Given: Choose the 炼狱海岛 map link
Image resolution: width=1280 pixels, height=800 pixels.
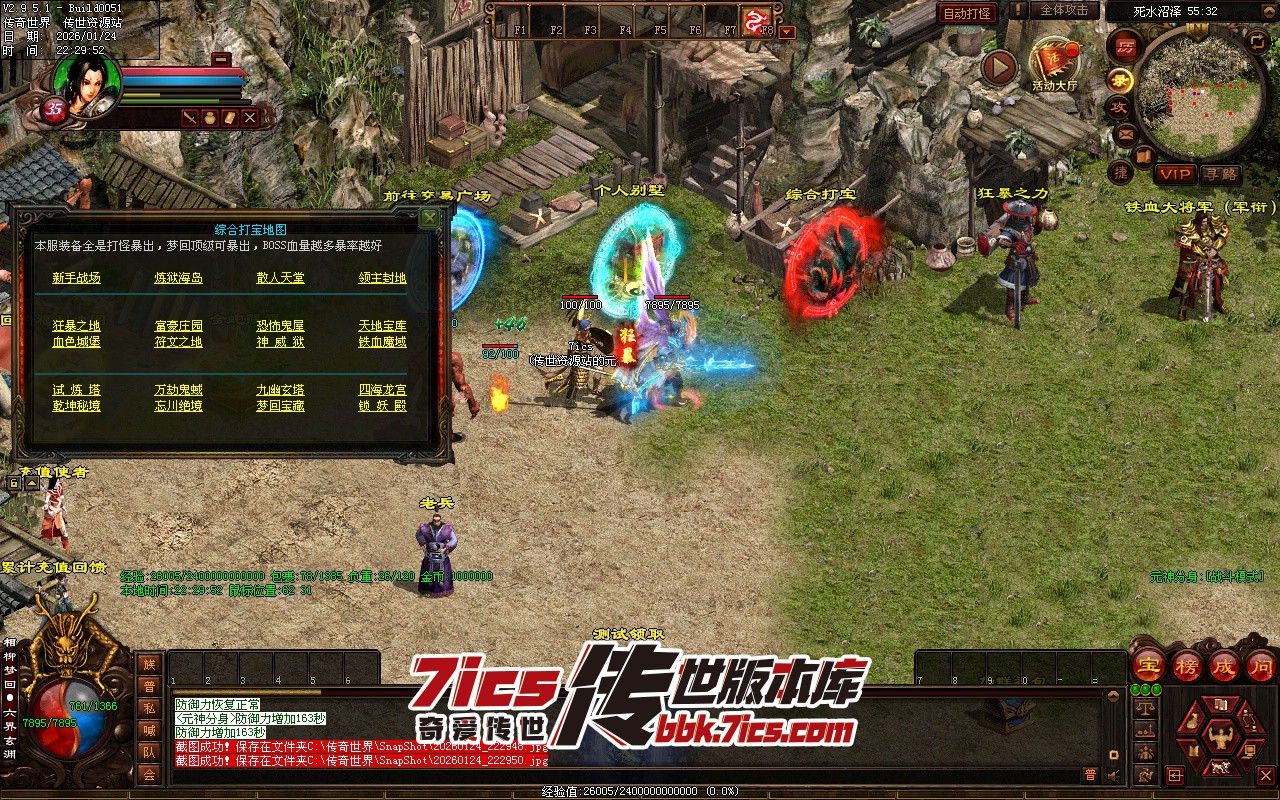Looking at the screenshot, I should click(x=178, y=278).
